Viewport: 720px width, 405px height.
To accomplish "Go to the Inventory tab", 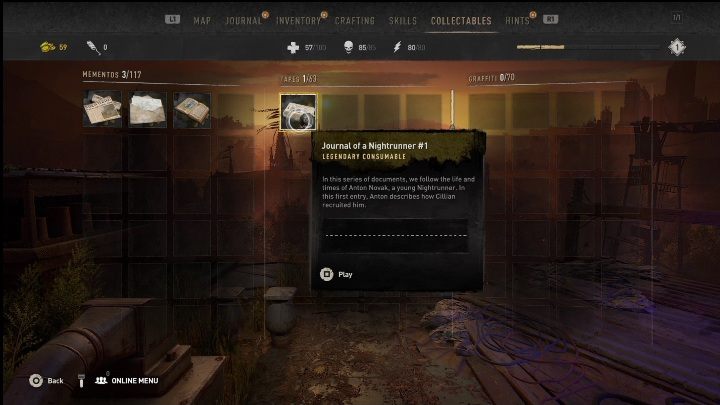I will [298, 20].
